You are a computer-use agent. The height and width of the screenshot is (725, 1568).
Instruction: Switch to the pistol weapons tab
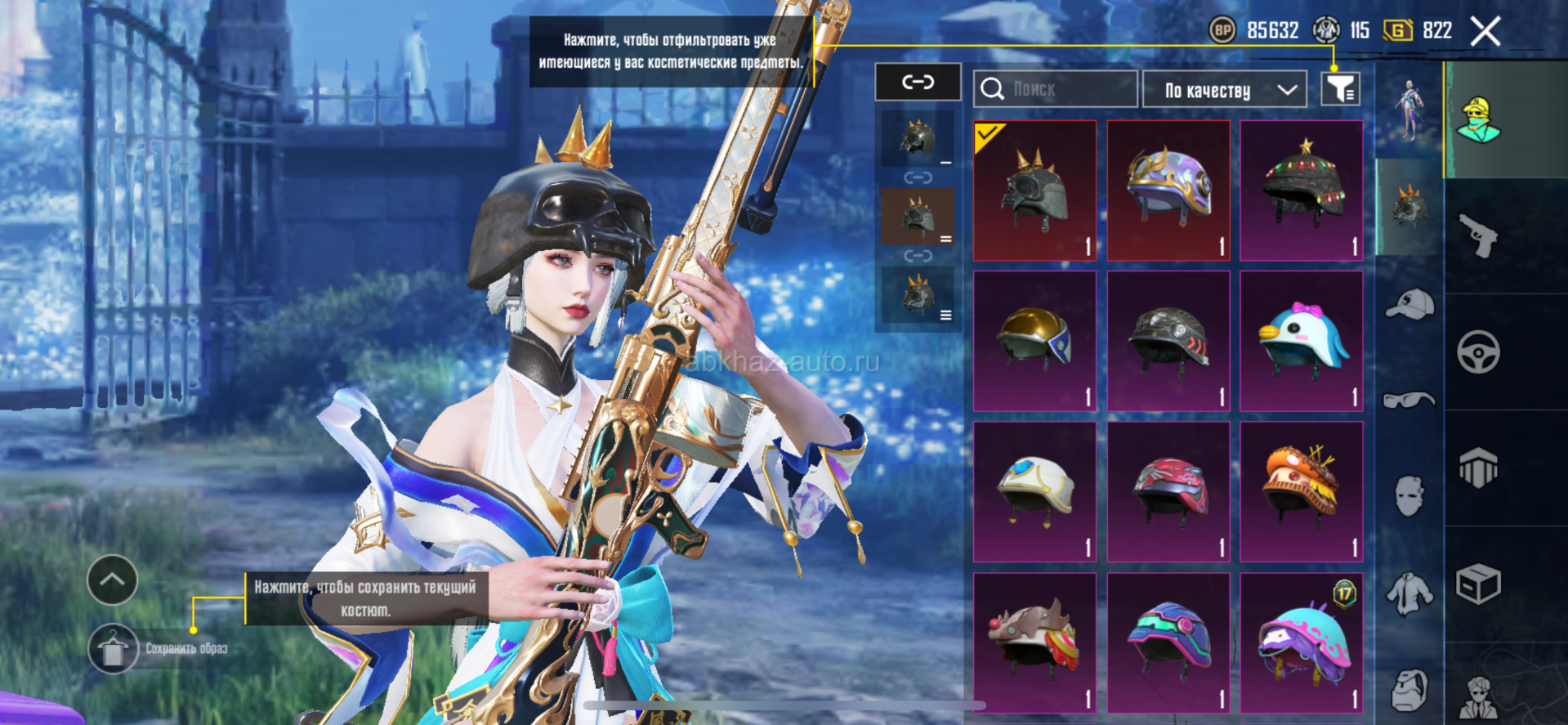pos(1478,236)
